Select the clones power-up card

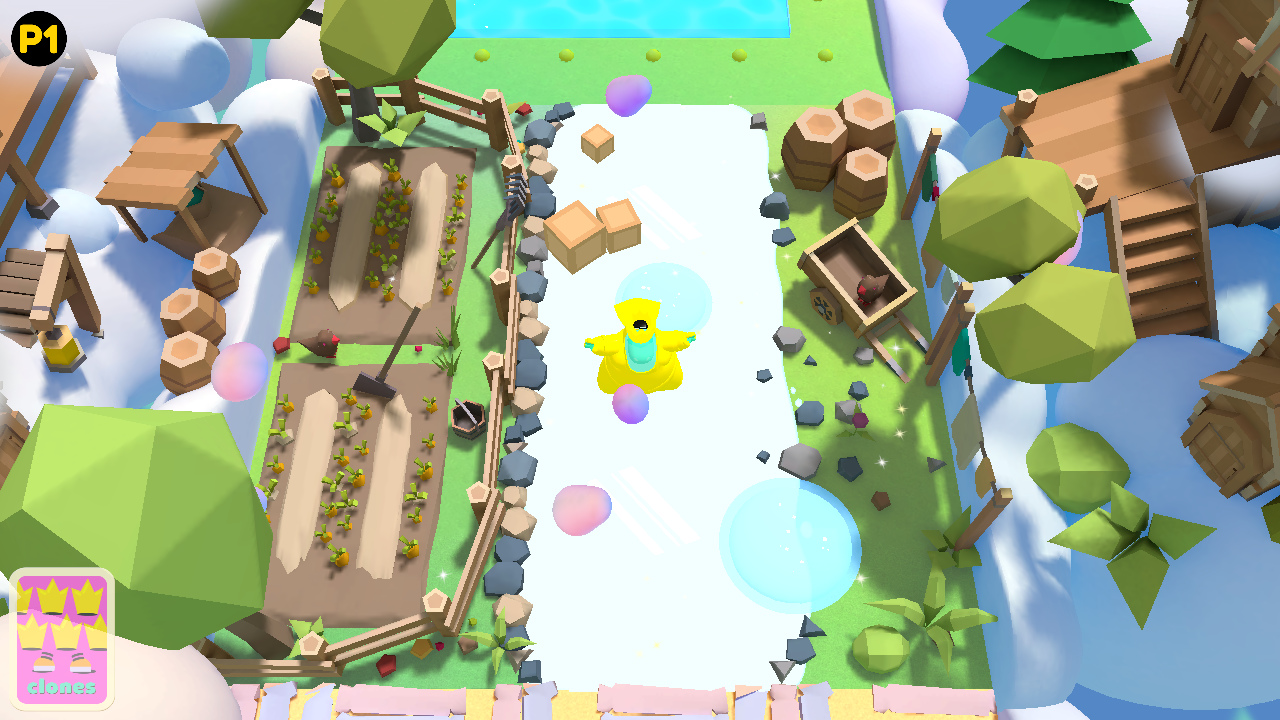click(63, 636)
